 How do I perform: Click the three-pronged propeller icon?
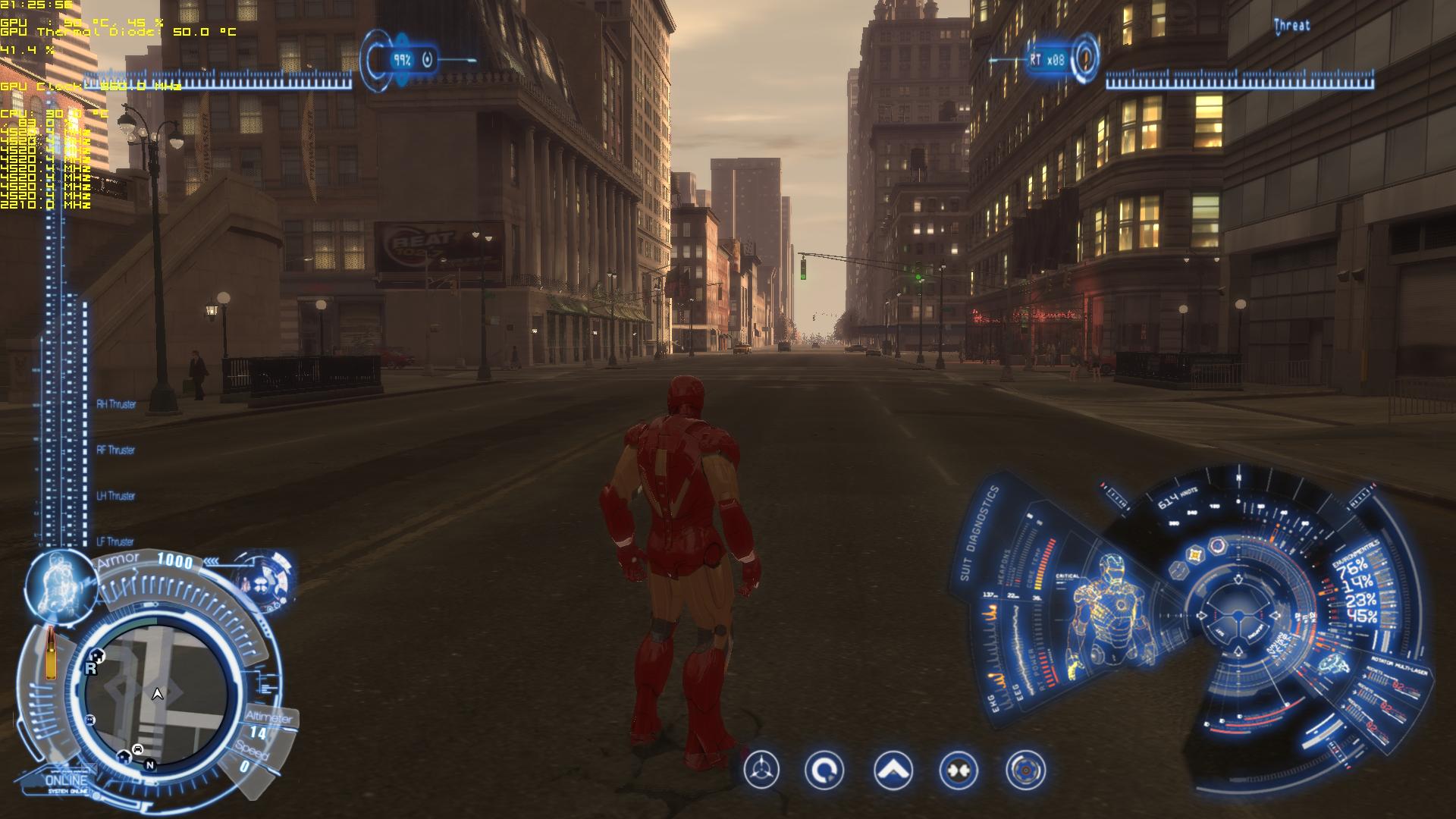tap(761, 771)
